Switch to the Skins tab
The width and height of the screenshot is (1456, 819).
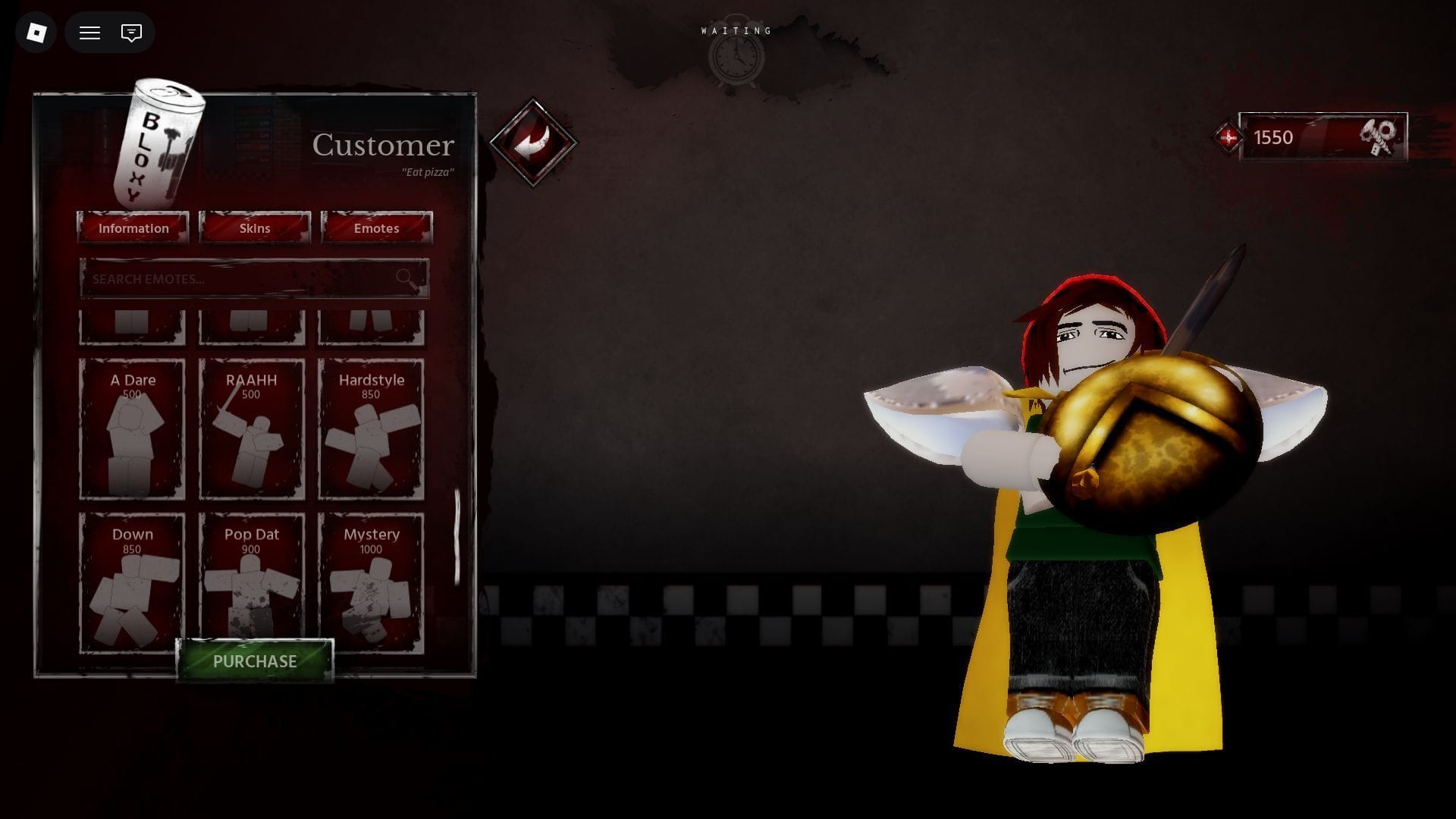(255, 227)
